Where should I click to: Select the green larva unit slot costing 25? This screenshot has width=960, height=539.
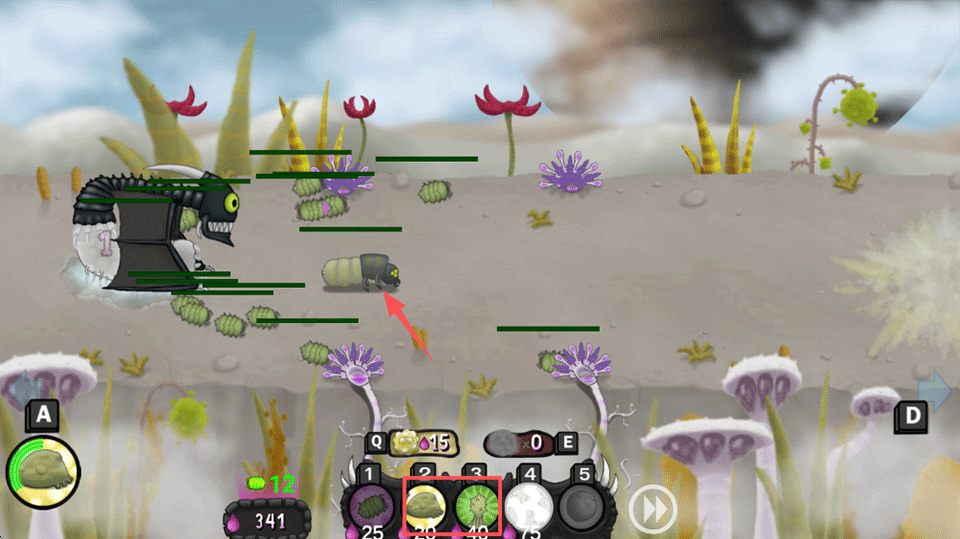(x=371, y=507)
